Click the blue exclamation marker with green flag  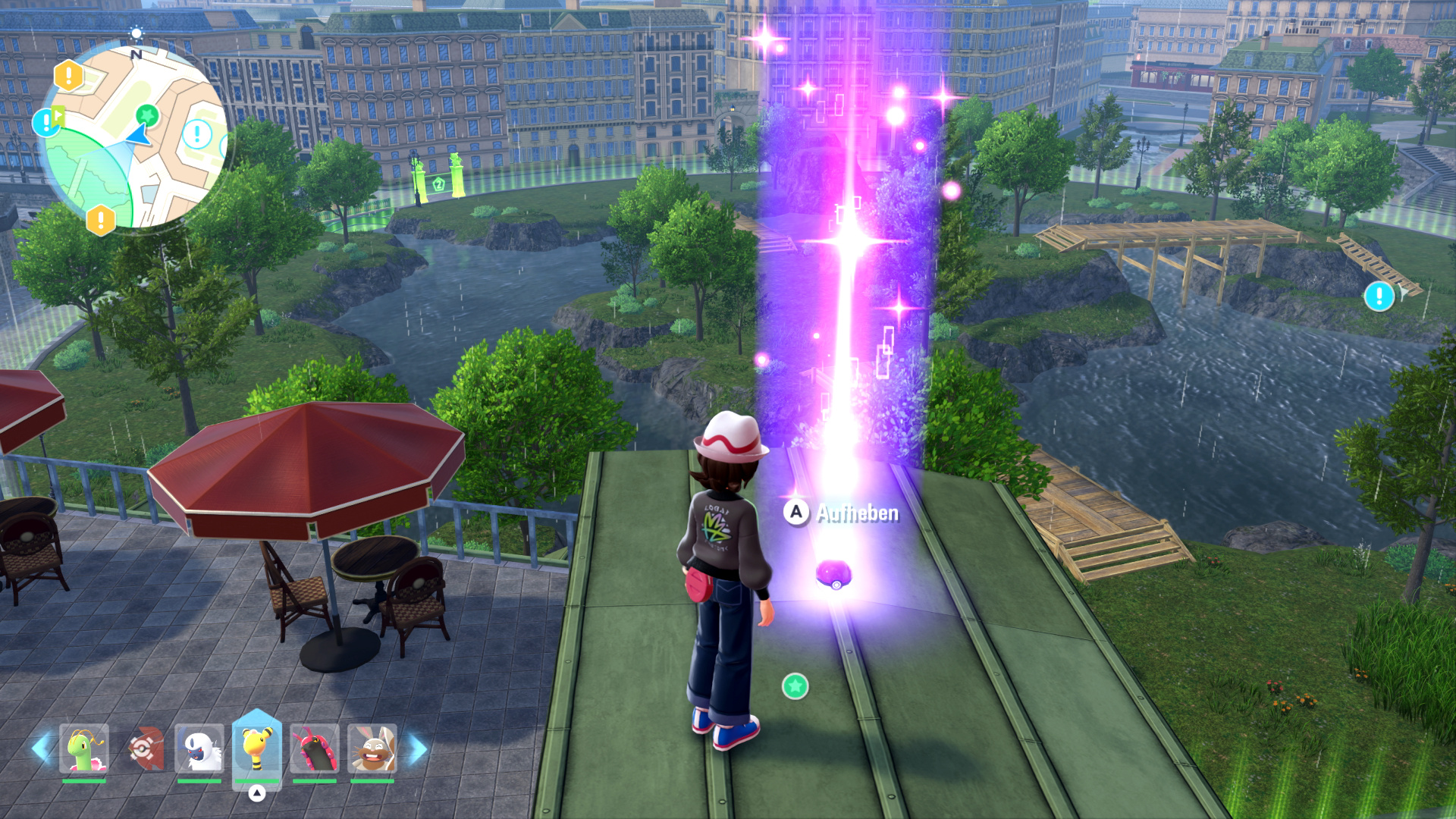[47, 121]
